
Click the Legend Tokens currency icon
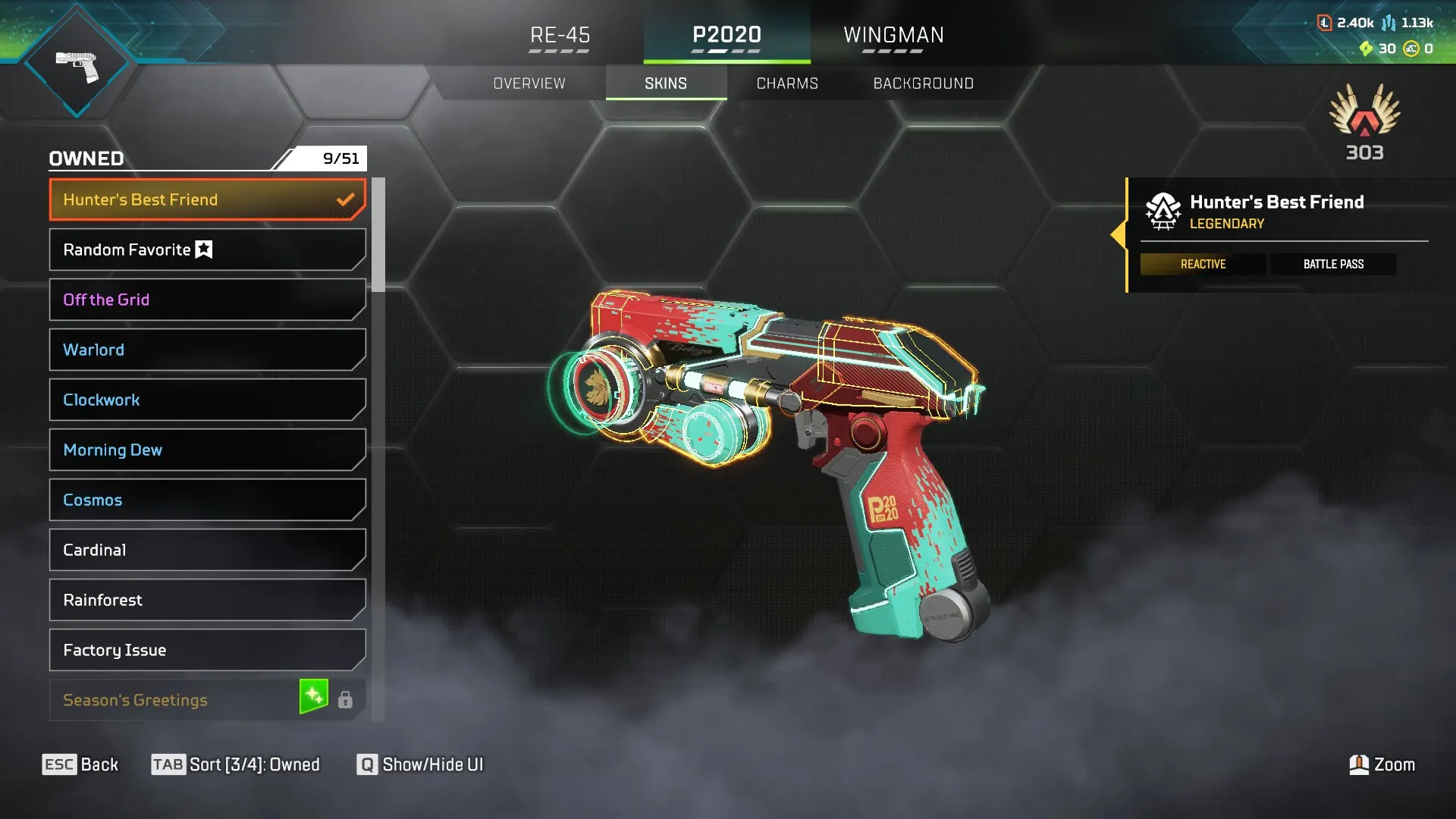[x=1324, y=23]
